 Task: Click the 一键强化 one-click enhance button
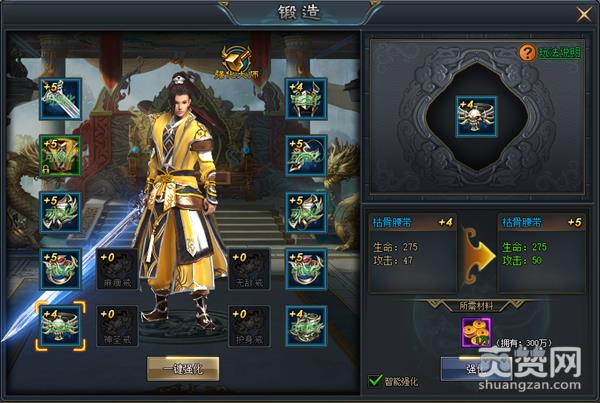point(183,367)
